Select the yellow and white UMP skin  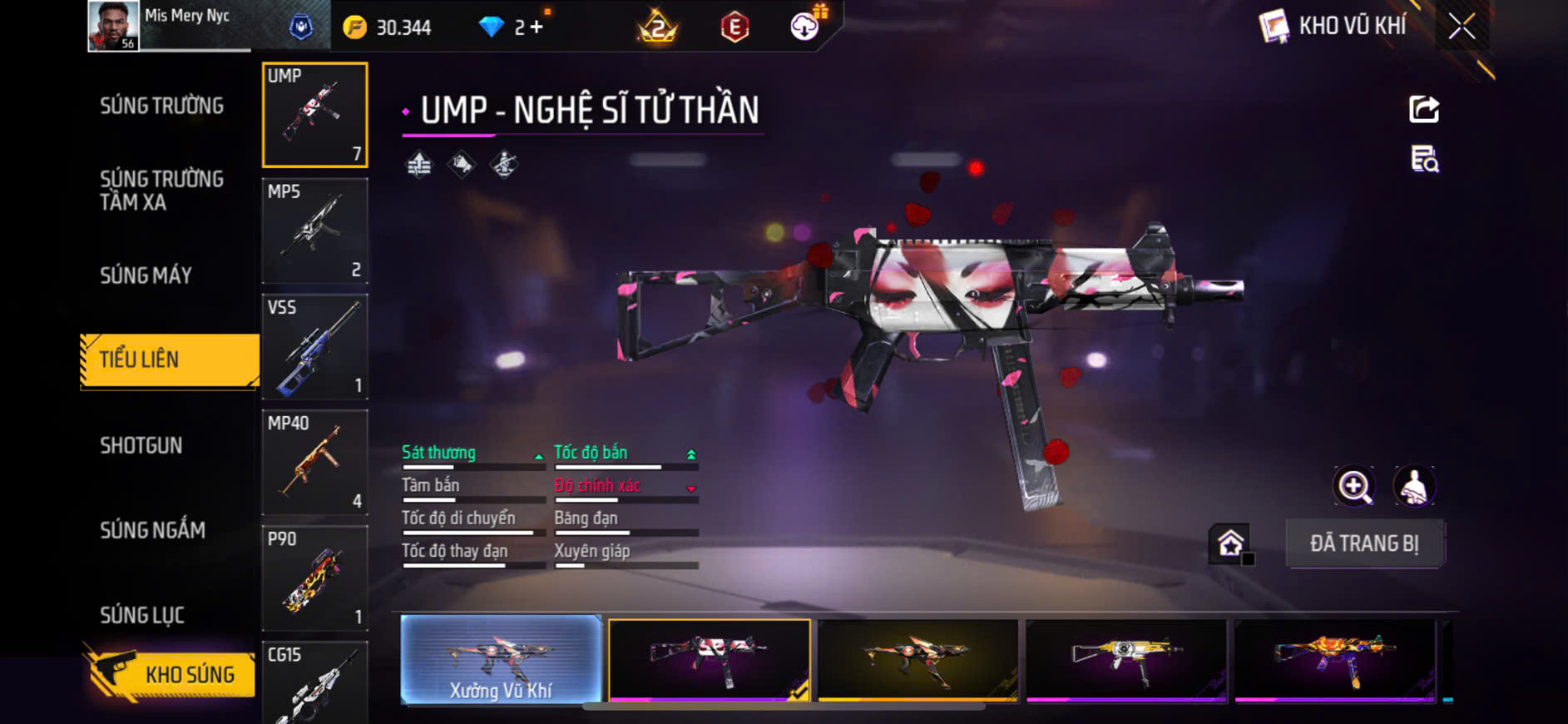[1125, 660]
